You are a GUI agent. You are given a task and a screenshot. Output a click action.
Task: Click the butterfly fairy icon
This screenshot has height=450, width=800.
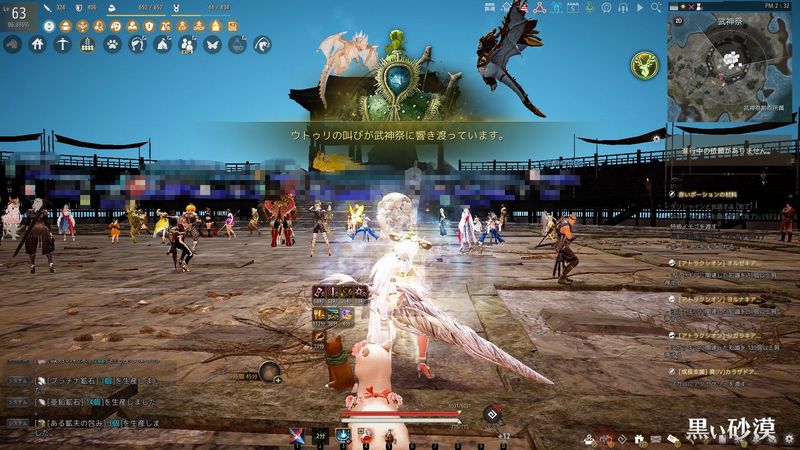212,44
